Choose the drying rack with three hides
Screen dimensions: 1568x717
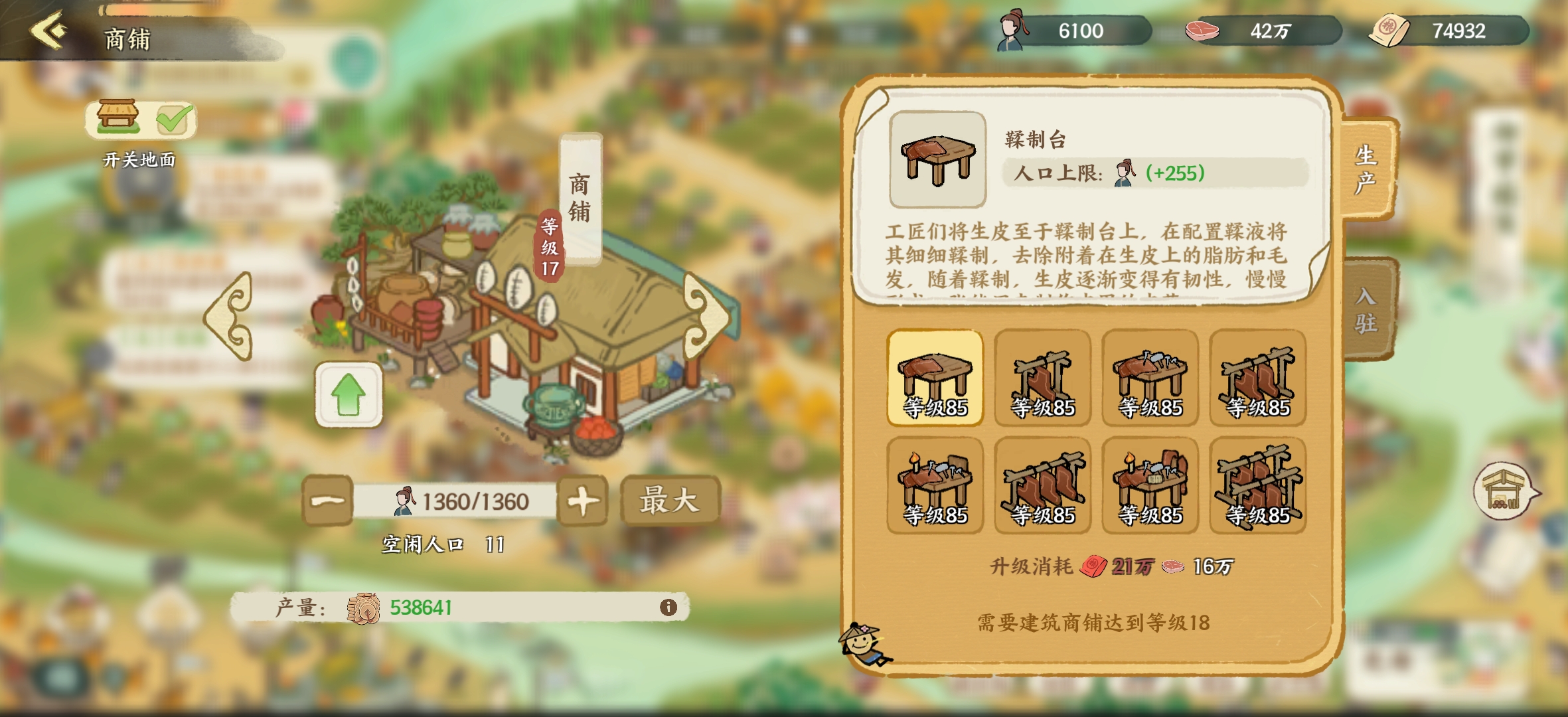click(x=1042, y=485)
